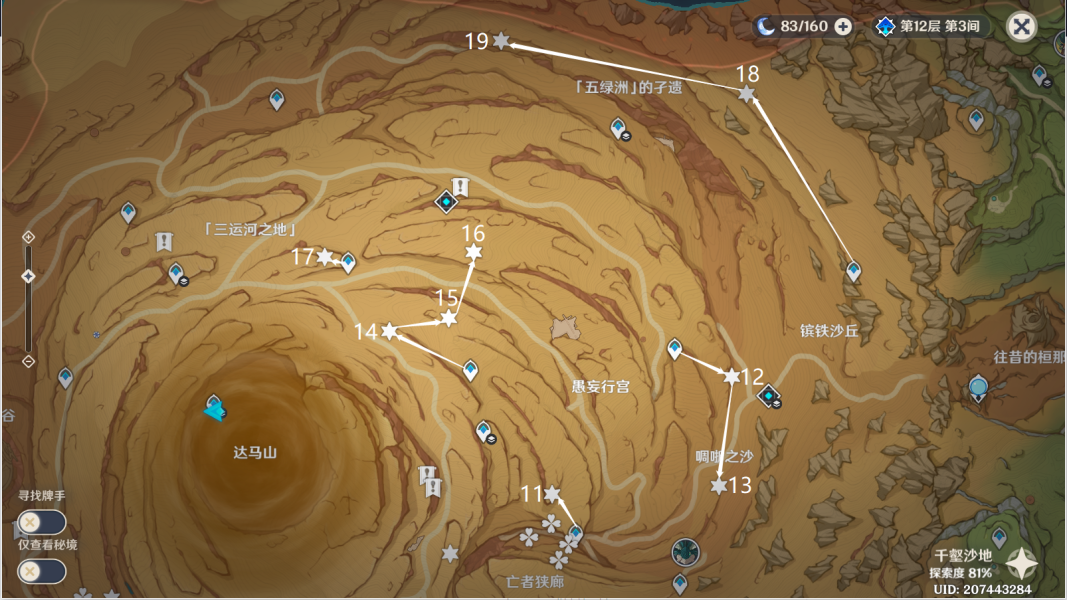Select the waypoint by 「五绿洲」的子遗 label
The image size is (1067, 600).
[x=619, y=127]
